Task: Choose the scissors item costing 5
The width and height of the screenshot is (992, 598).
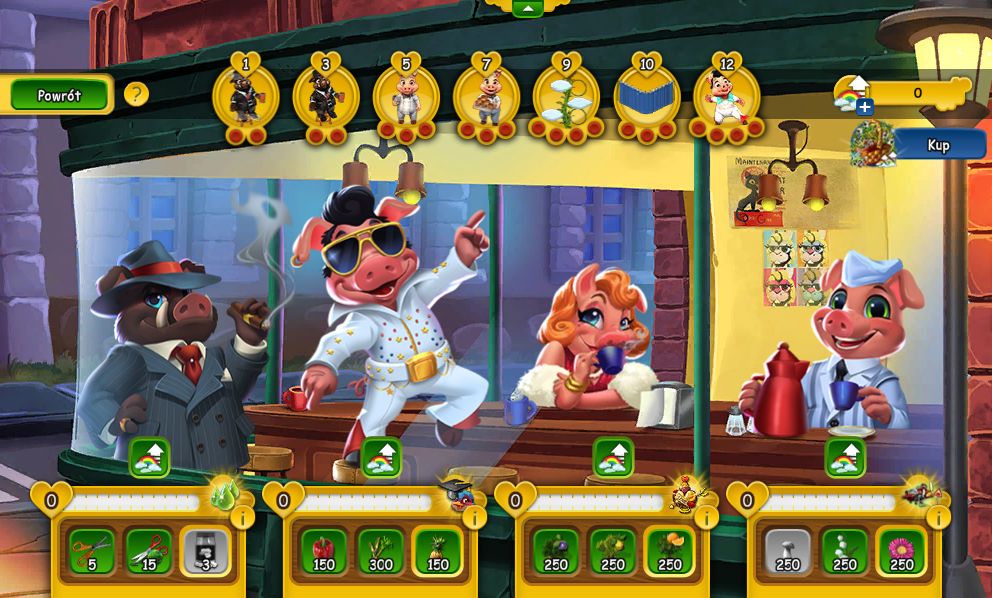Action: [x=91, y=551]
